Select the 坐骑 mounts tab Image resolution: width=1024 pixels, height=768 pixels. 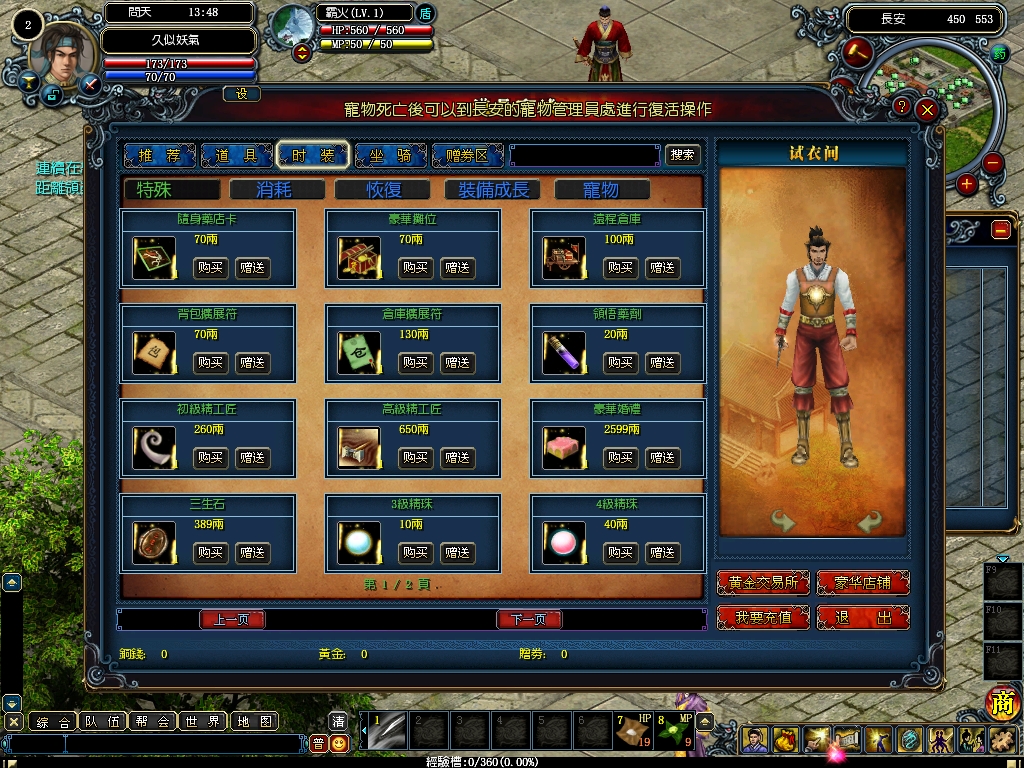[x=390, y=155]
